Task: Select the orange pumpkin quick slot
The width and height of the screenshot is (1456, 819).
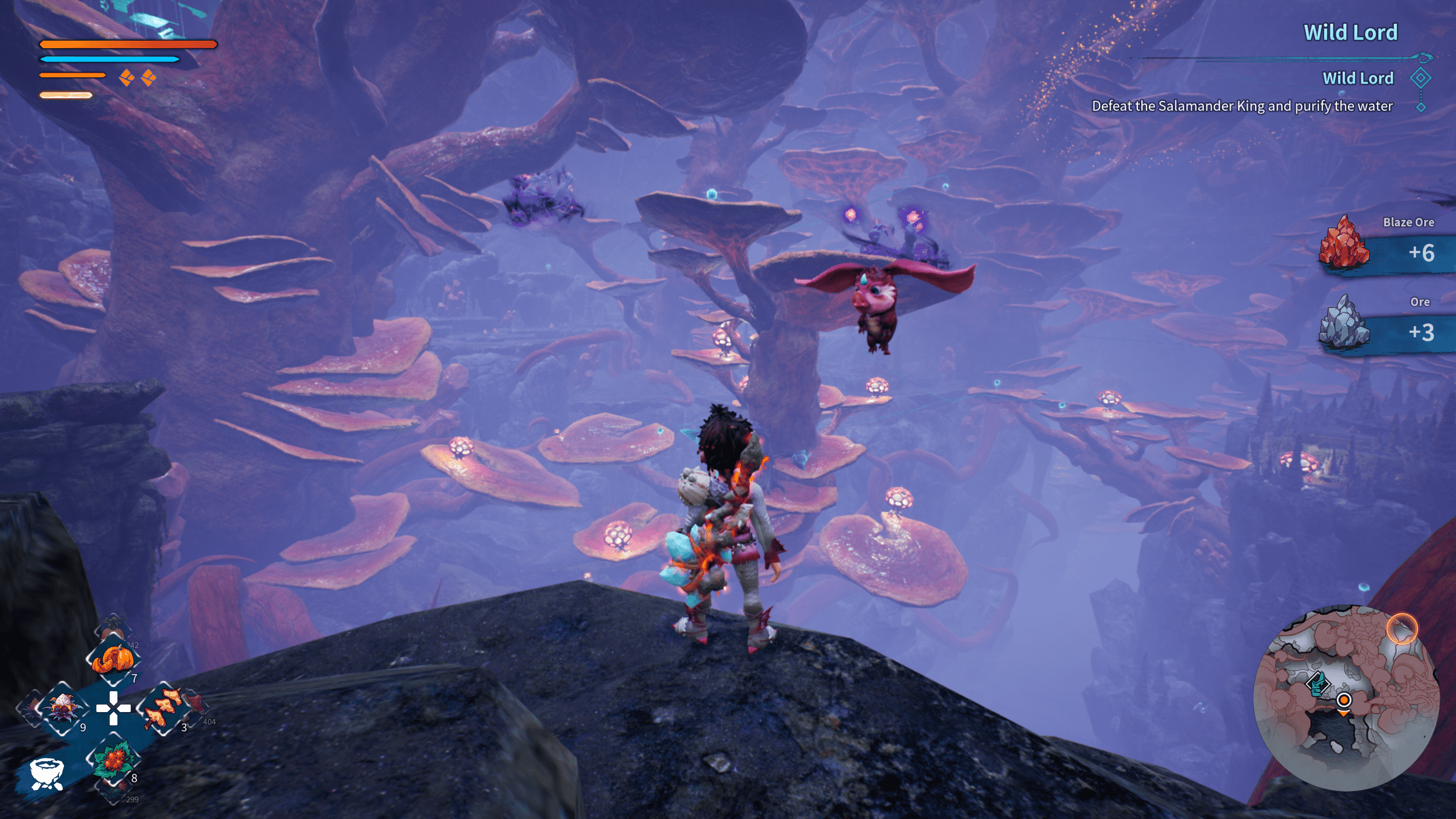Action: [x=113, y=659]
